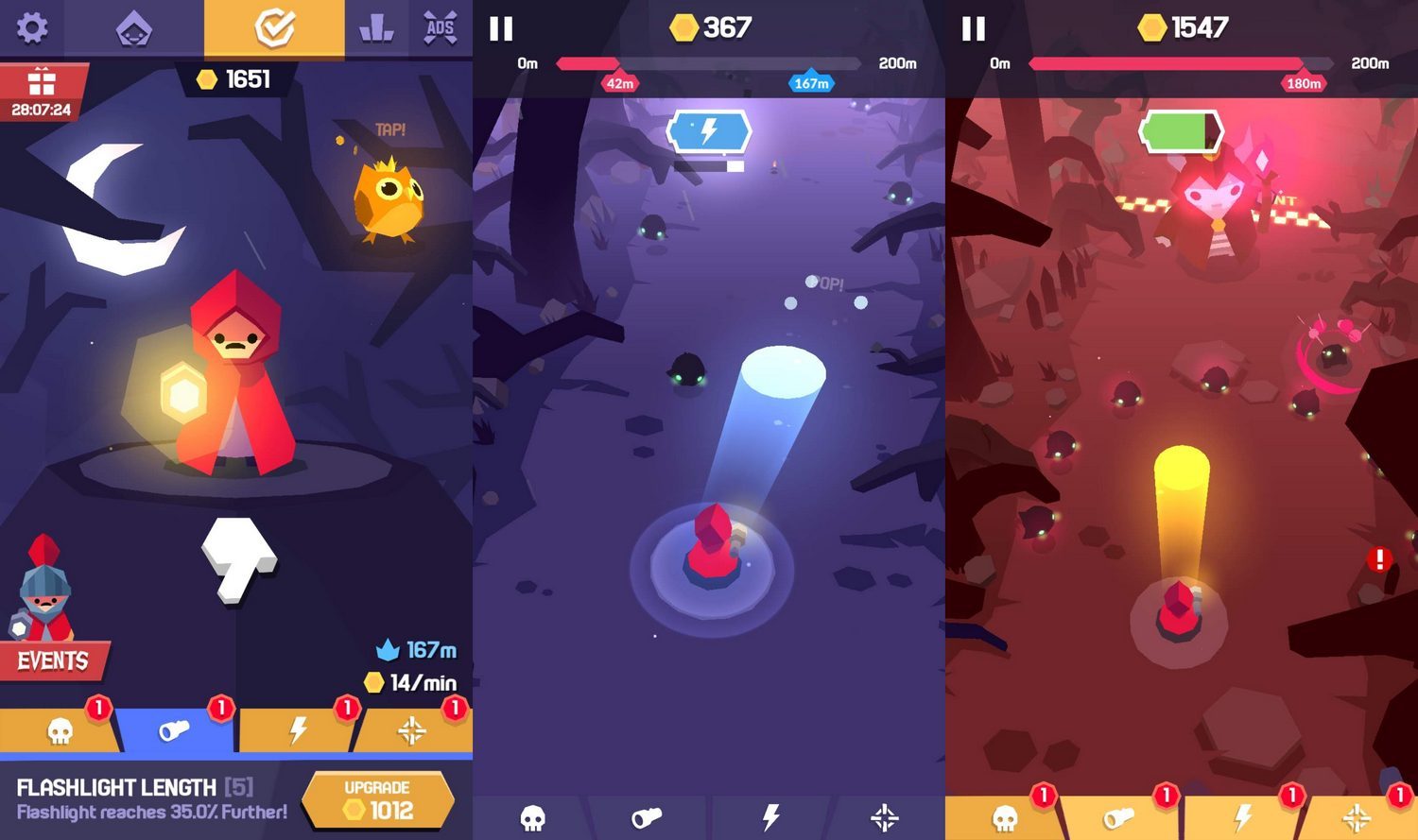Upgrade Flashlight Length for 1012 coins
Screen dimensions: 1418x840
tap(377, 799)
